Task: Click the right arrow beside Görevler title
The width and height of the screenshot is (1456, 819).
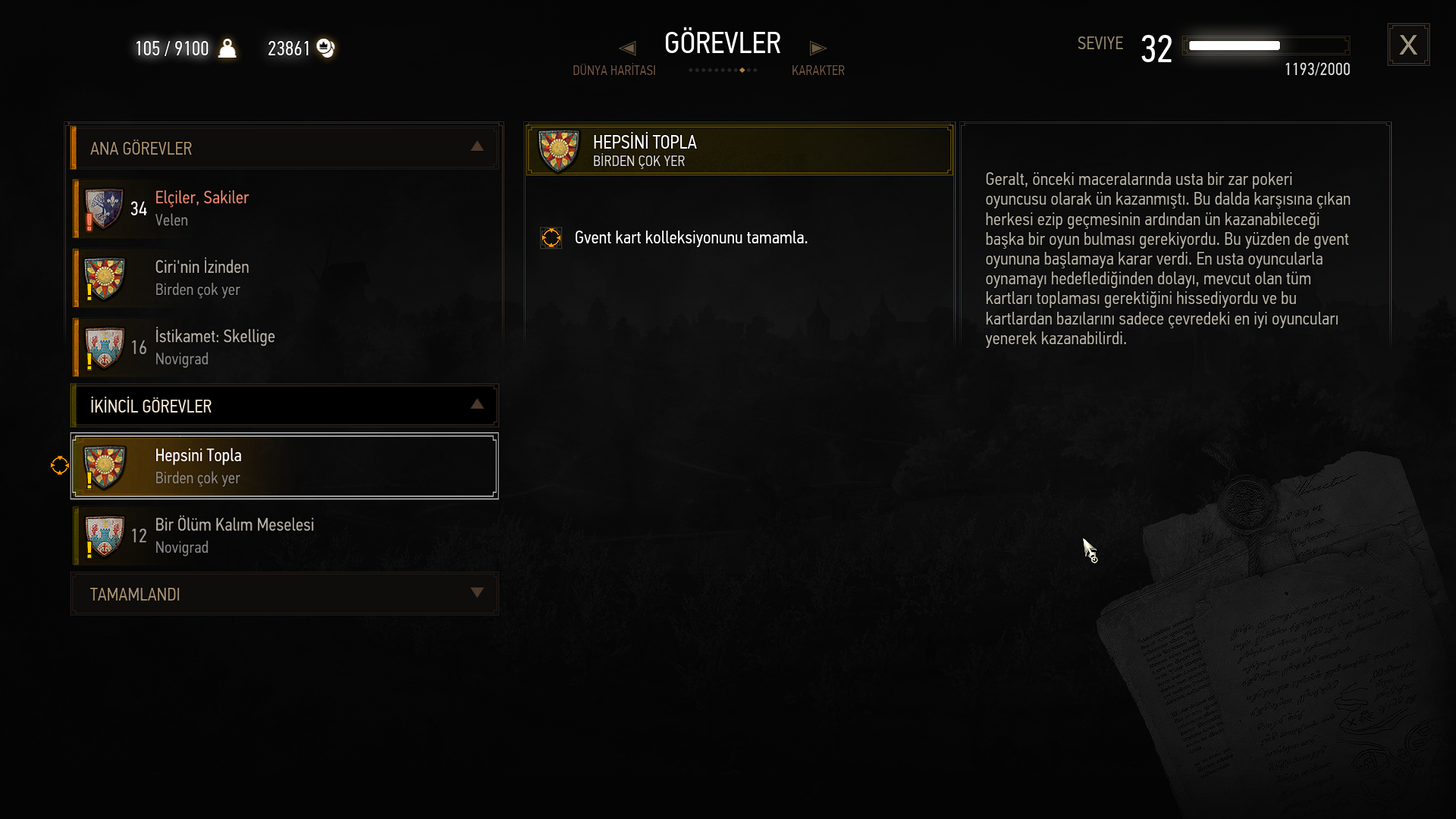Action: (x=817, y=48)
